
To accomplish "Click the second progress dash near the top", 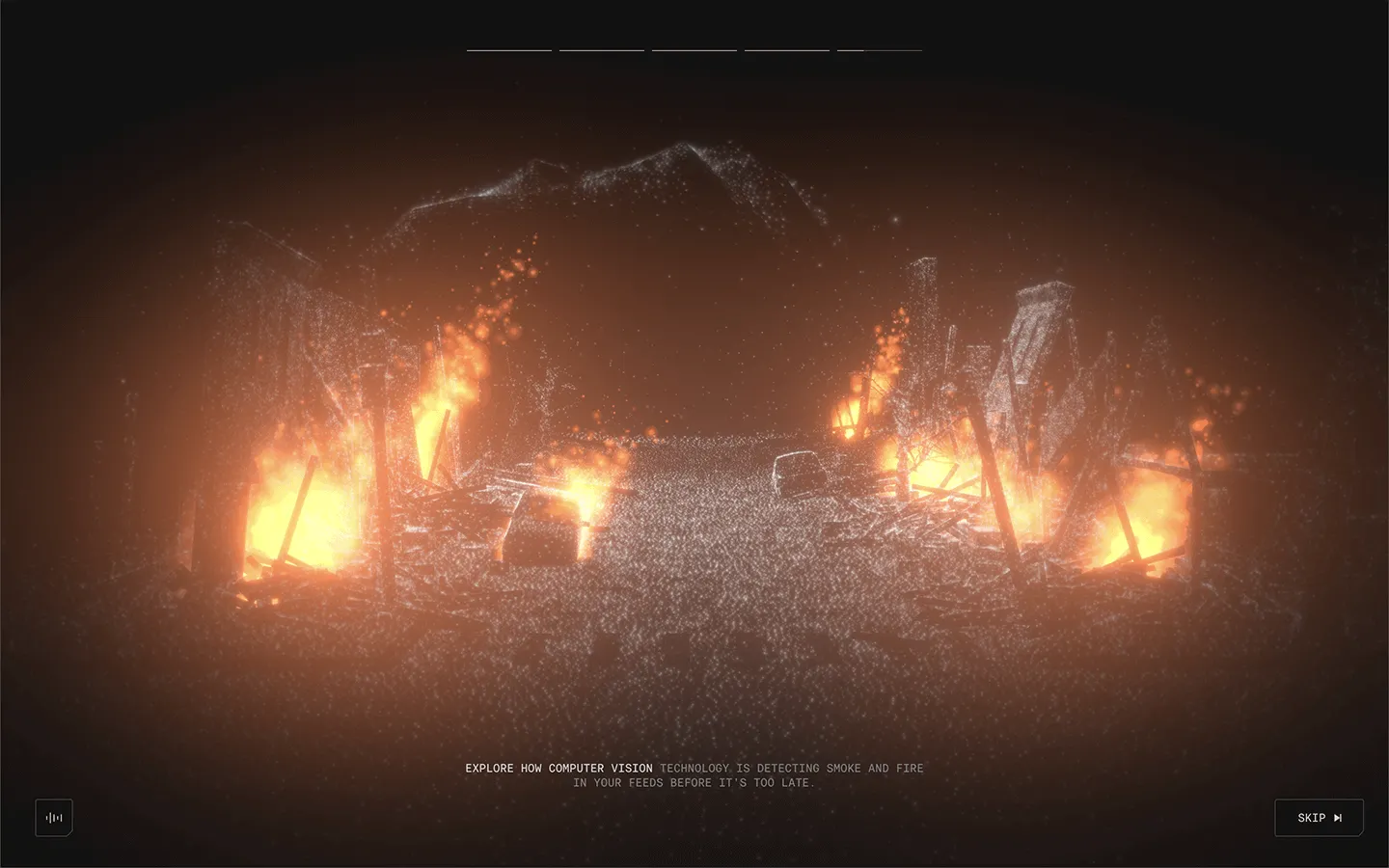I will point(601,48).
